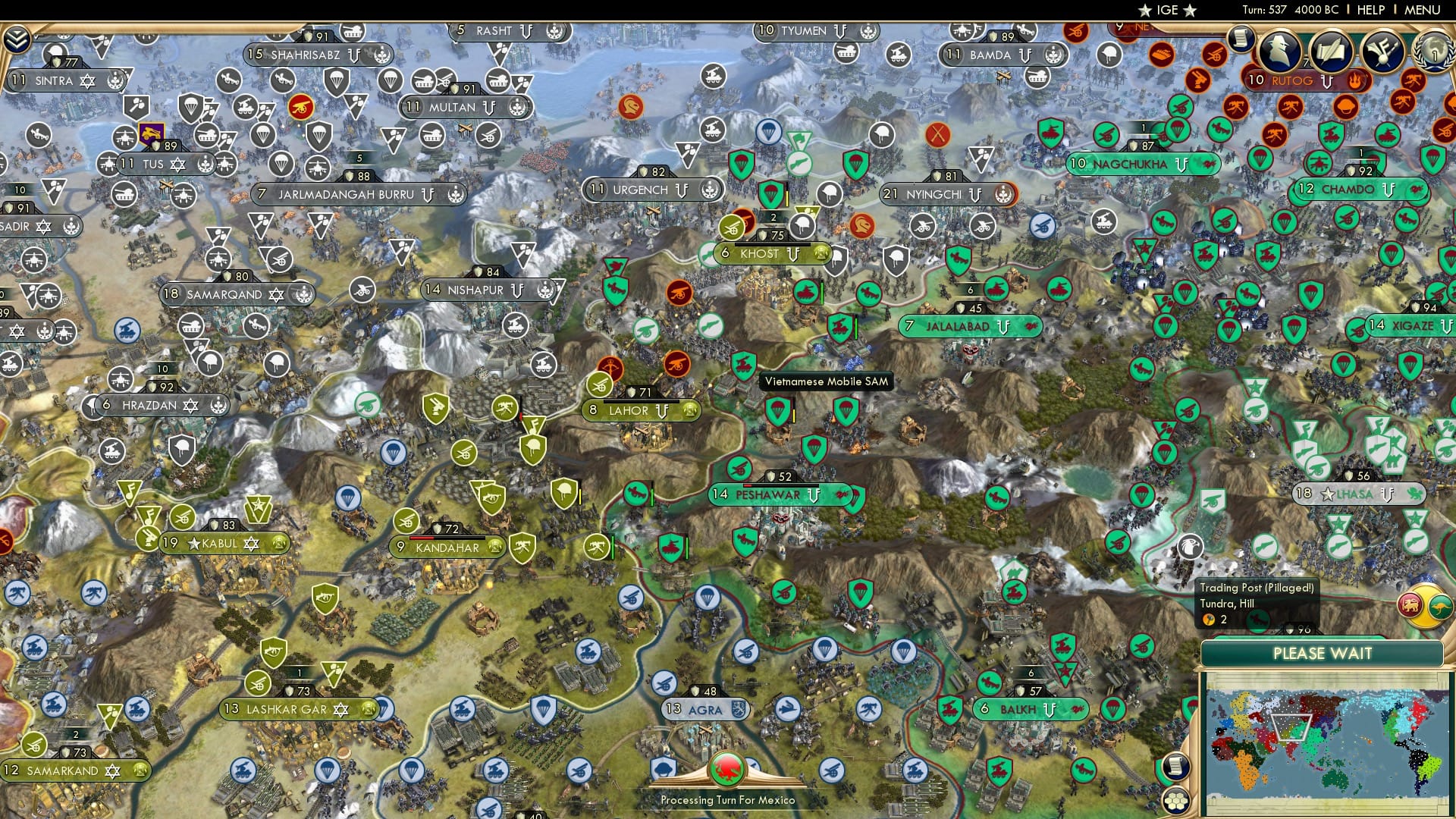
Task: Click the kangaroo emblem above the minimap
Action: [x=1441, y=607]
